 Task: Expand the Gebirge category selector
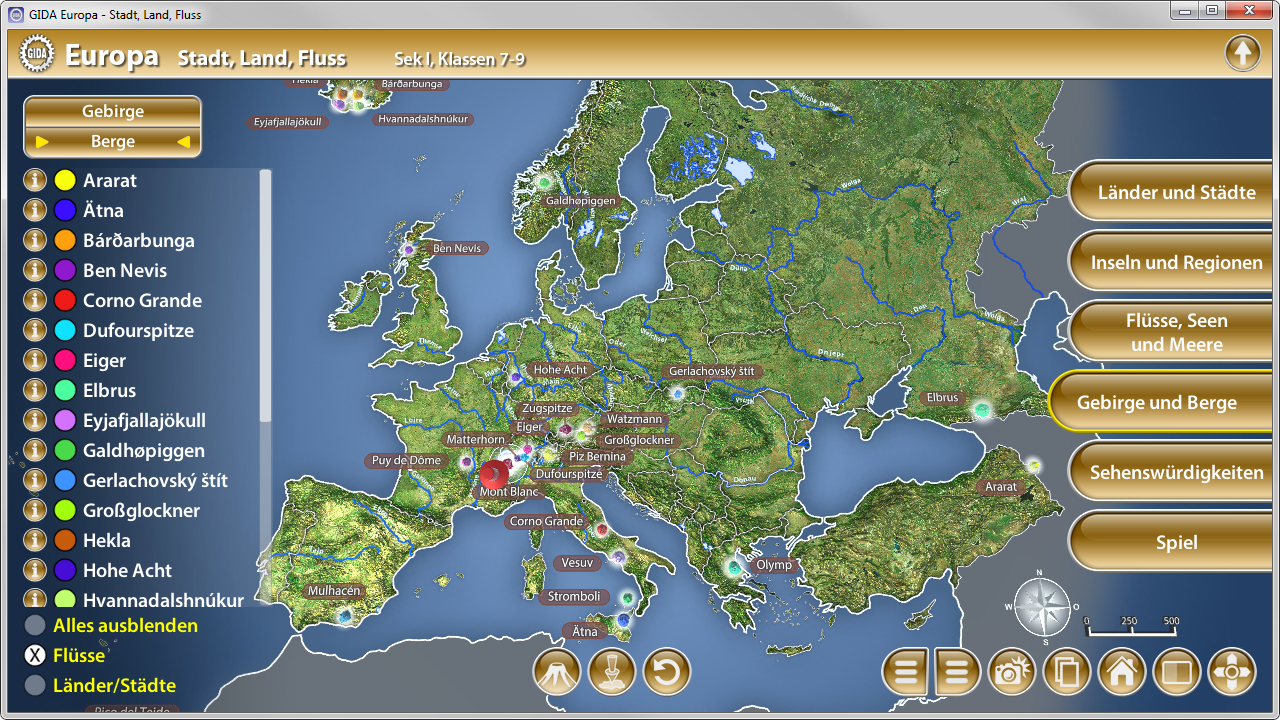112,110
